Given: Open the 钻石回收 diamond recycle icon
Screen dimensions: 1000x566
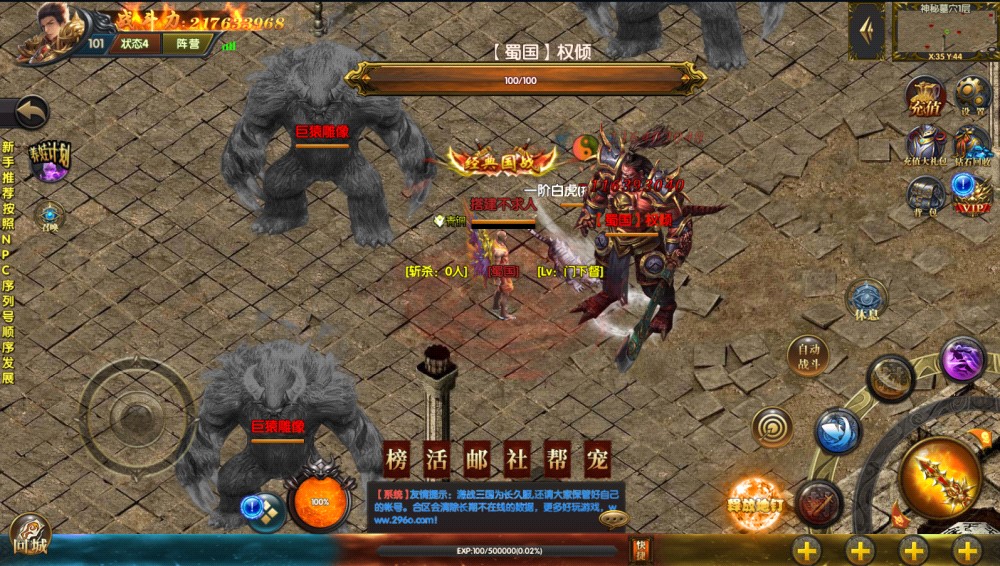Looking at the screenshot, I should 971,145.
